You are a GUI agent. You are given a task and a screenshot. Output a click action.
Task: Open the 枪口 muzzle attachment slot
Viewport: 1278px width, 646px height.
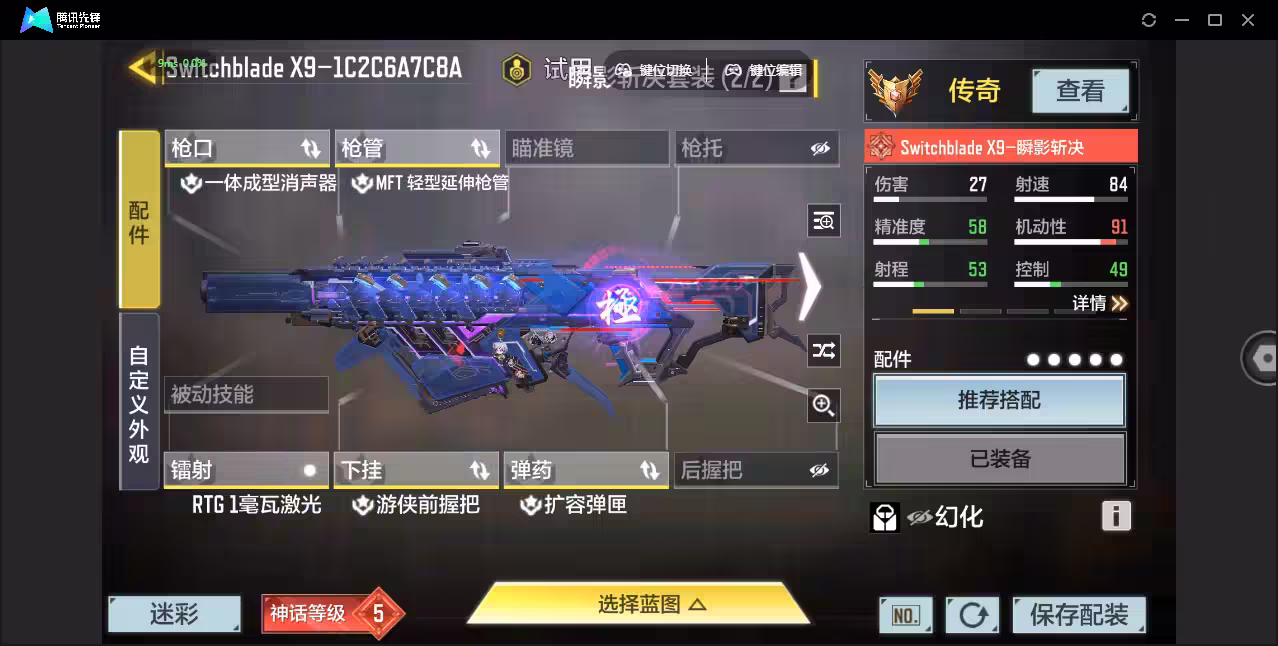246,149
